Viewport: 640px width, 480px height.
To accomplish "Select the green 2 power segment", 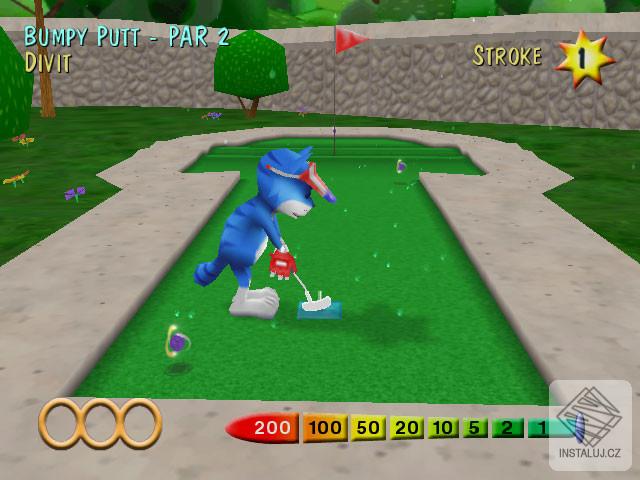I will pos(507,429).
